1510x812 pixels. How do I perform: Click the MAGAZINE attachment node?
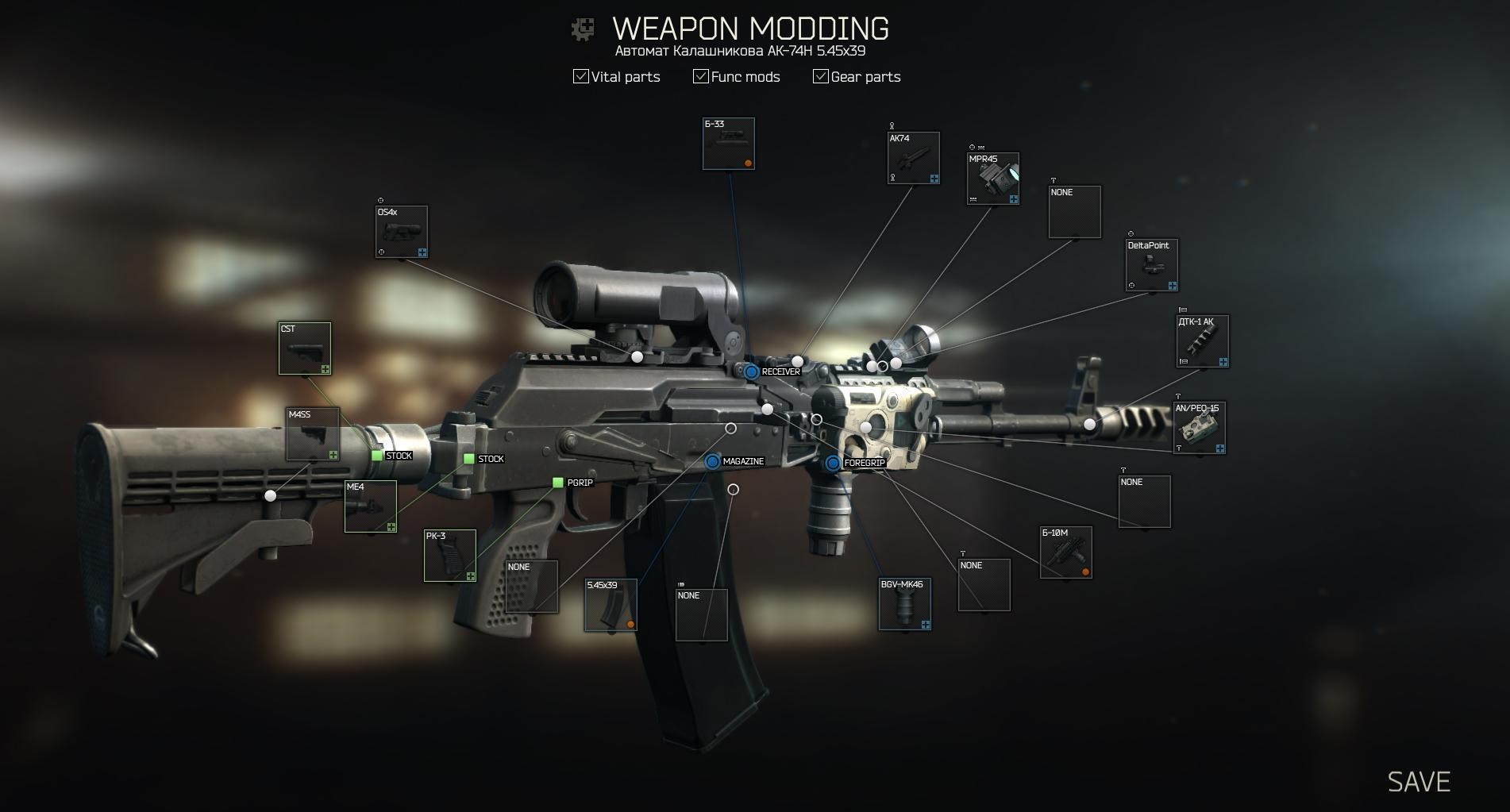712,461
